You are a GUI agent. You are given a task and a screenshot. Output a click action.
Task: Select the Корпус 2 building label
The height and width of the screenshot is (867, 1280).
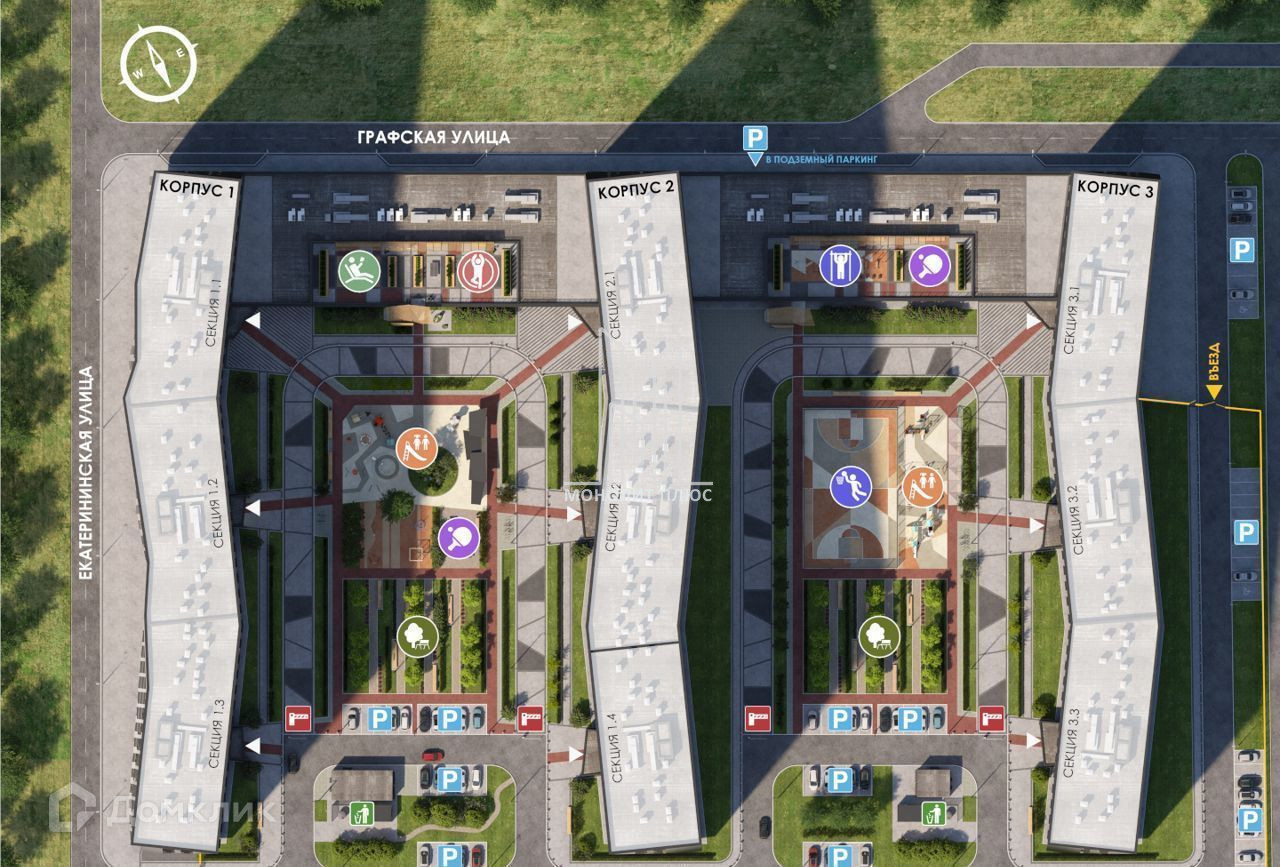coord(637,188)
